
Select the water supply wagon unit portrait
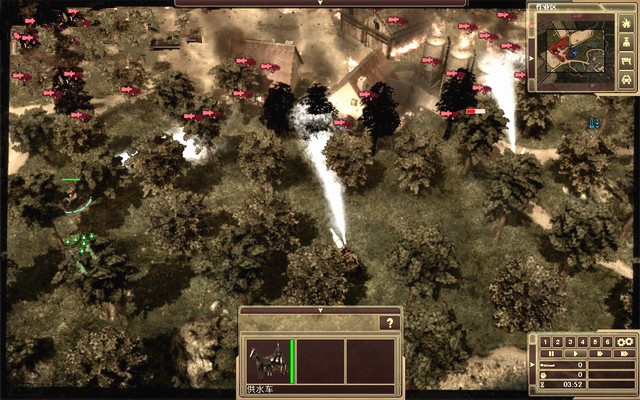tap(268, 359)
